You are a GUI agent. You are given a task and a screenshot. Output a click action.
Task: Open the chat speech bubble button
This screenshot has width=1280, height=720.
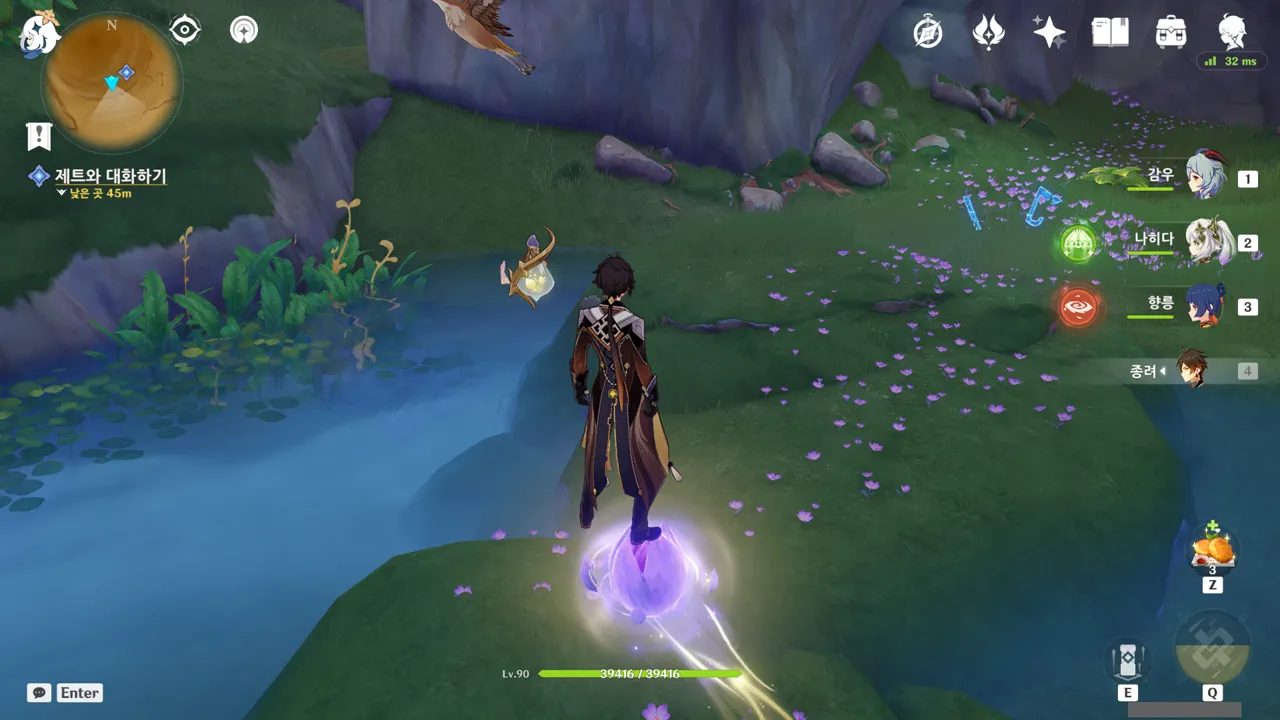pos(39,693)
